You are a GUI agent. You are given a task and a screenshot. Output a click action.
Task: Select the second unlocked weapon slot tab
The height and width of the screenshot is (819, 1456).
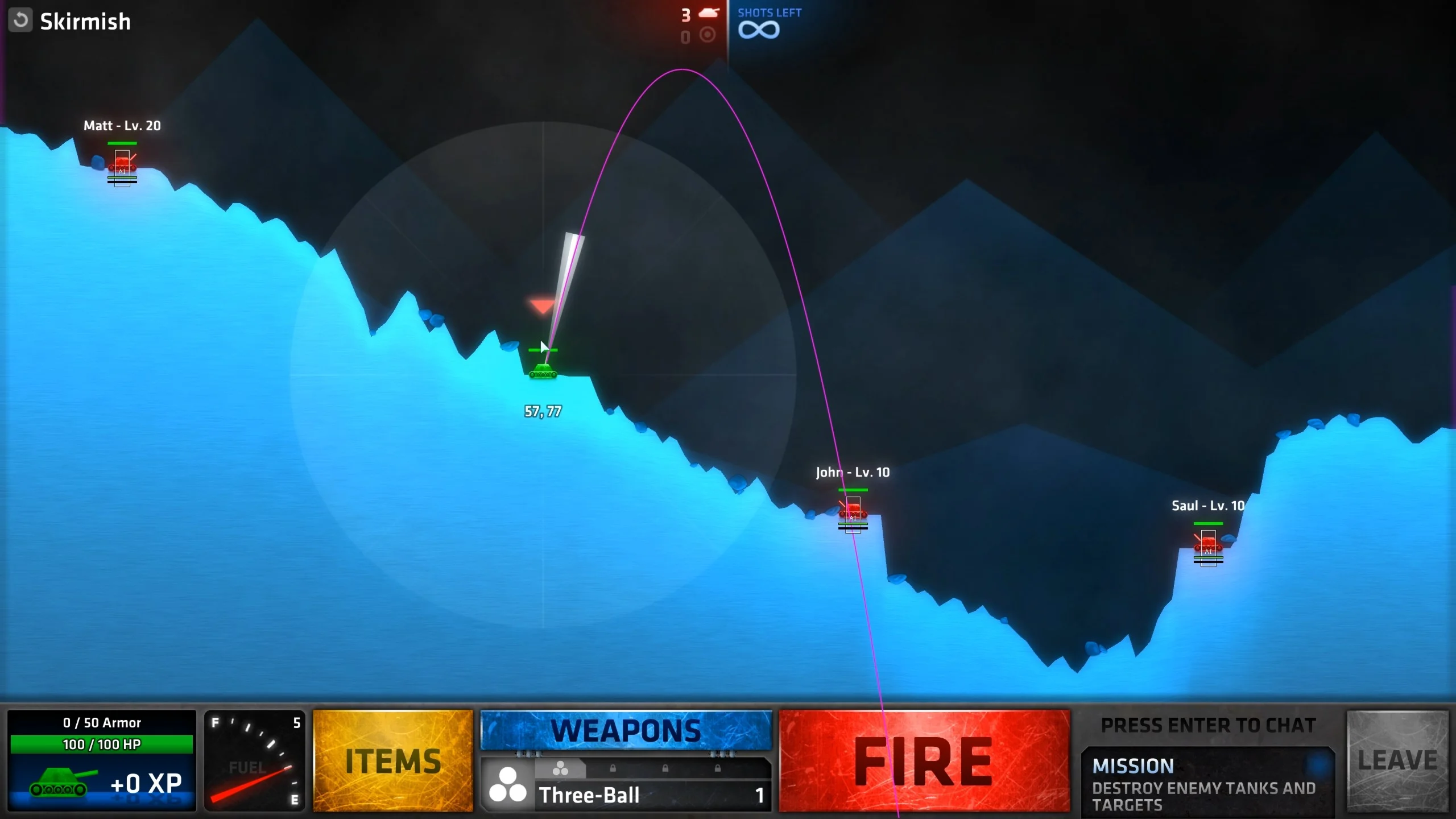coord(561,768)
